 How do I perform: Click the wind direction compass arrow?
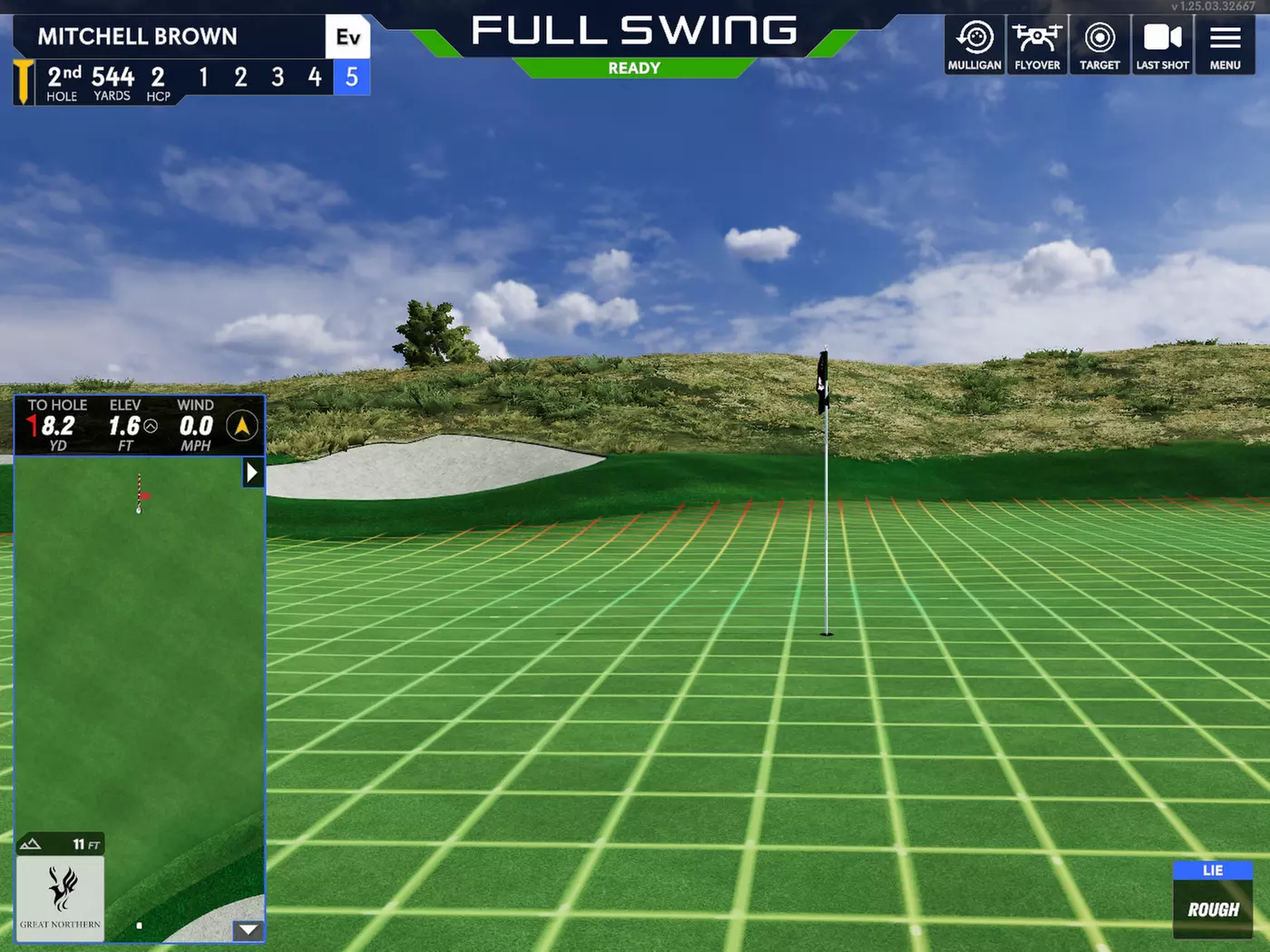(x=240, y=424)
